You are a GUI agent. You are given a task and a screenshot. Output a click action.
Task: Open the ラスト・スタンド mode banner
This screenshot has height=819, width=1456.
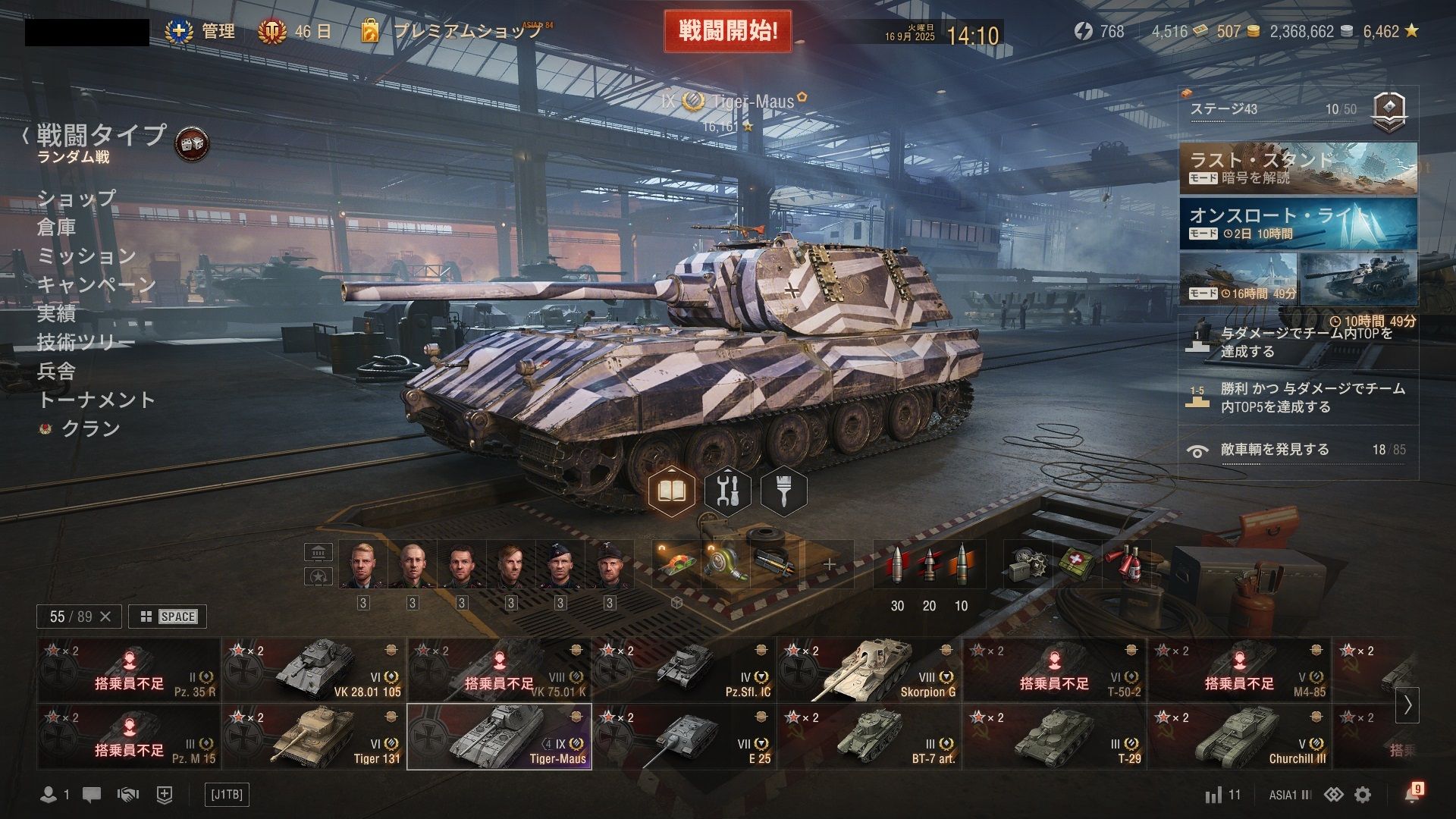[1298, 168]
